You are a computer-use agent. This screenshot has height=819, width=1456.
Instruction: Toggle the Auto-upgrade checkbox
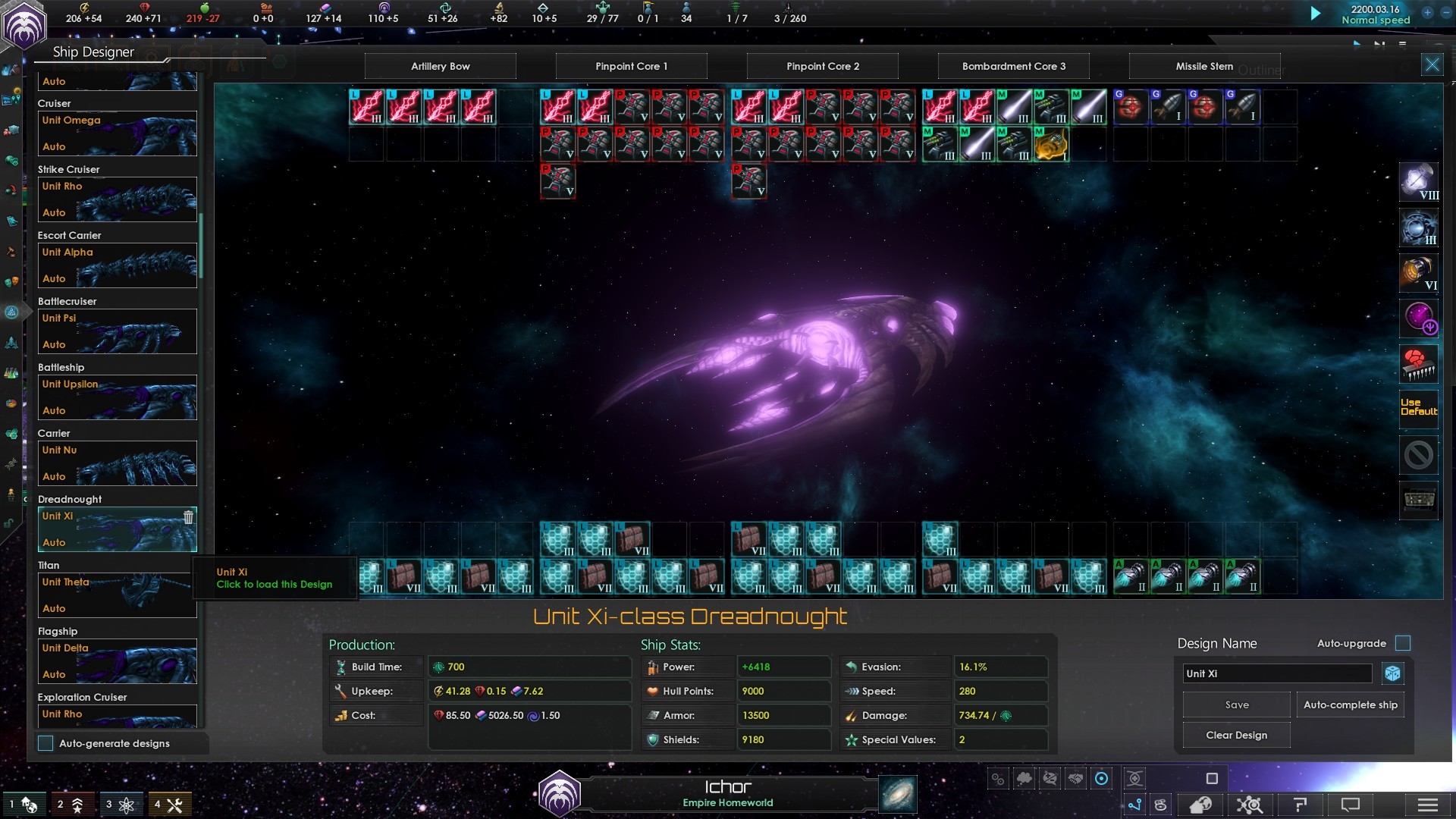[1403, 644]
